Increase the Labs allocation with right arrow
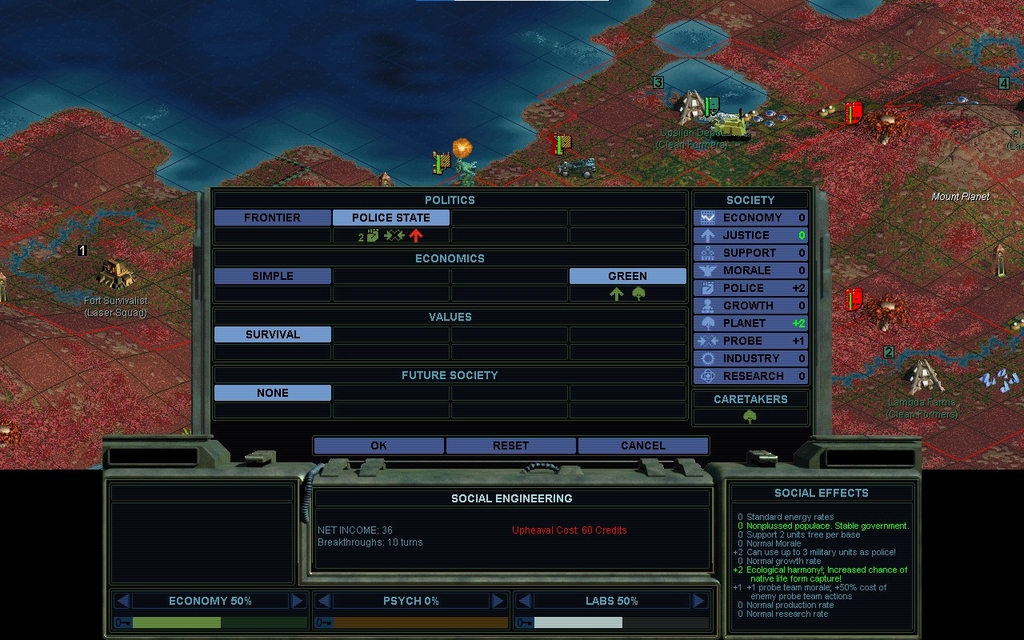 tap(697, 601)
